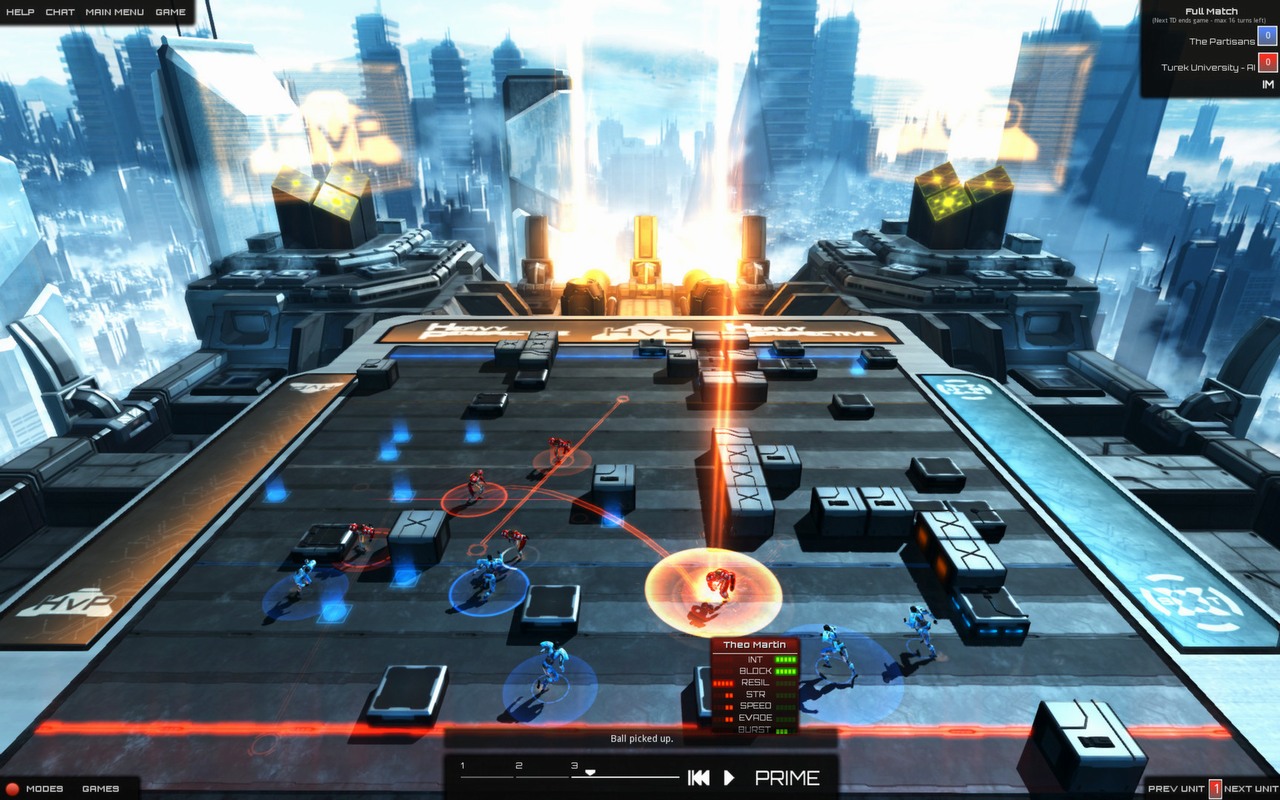1280x800 pixels.
Task: Click MAIN MENU in the top bar
Action: (116, 12)
